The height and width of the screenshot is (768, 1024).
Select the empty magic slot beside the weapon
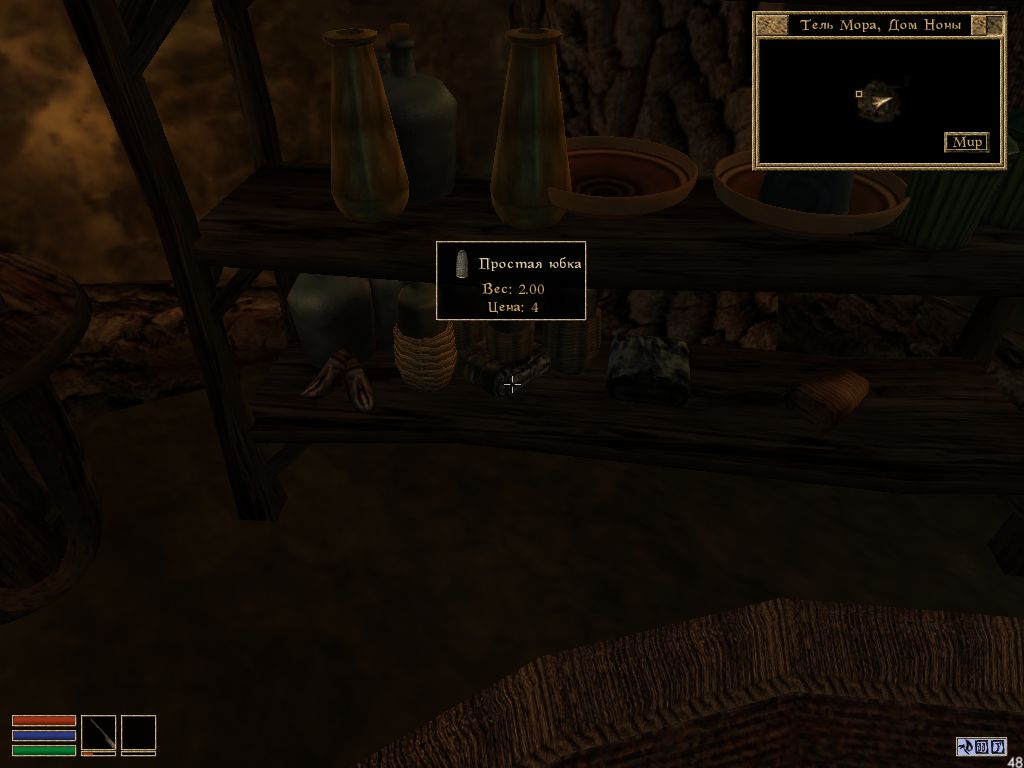point(139,733)
